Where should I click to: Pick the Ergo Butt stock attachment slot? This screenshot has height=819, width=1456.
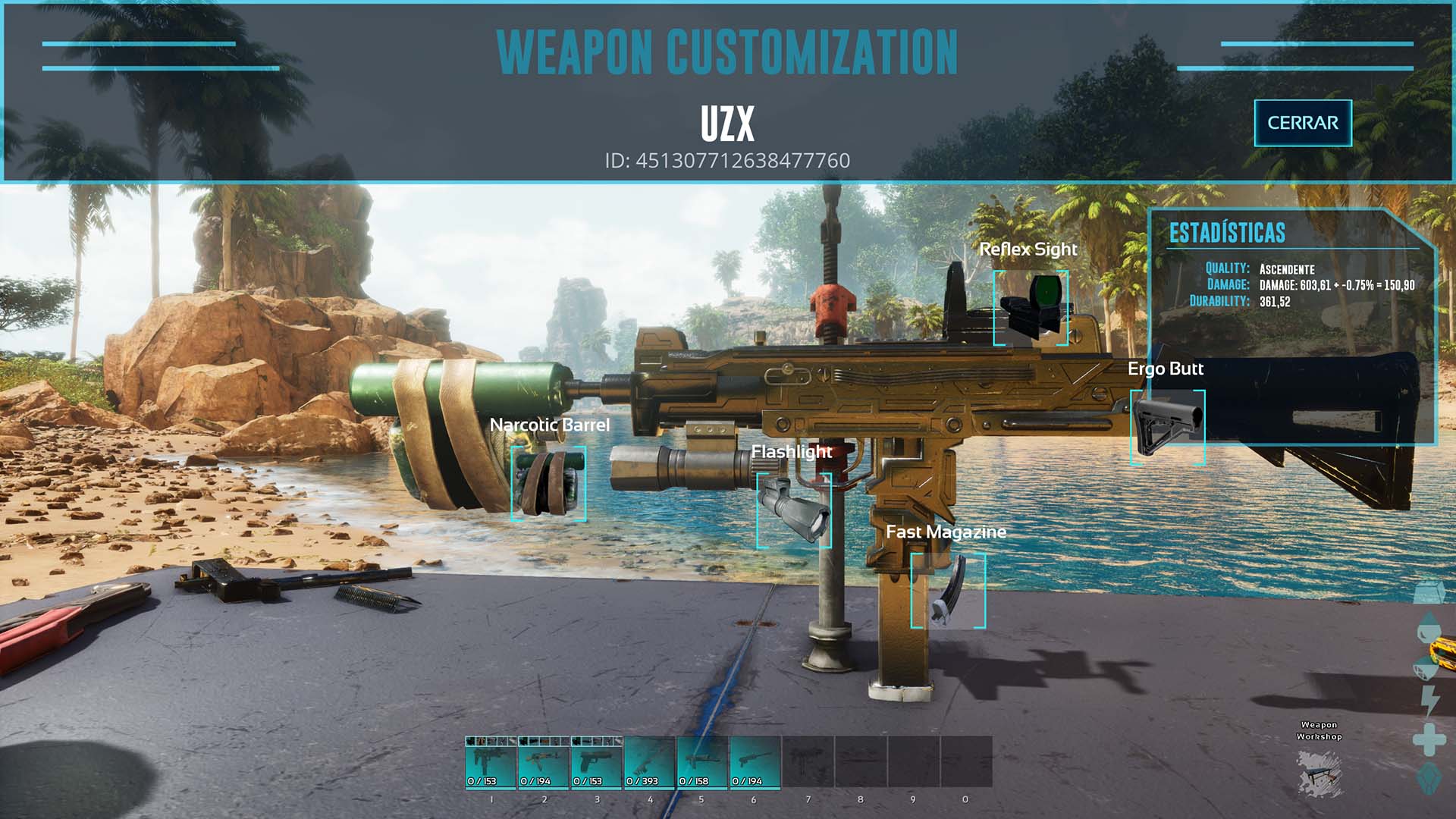(x=1167, y=428)
